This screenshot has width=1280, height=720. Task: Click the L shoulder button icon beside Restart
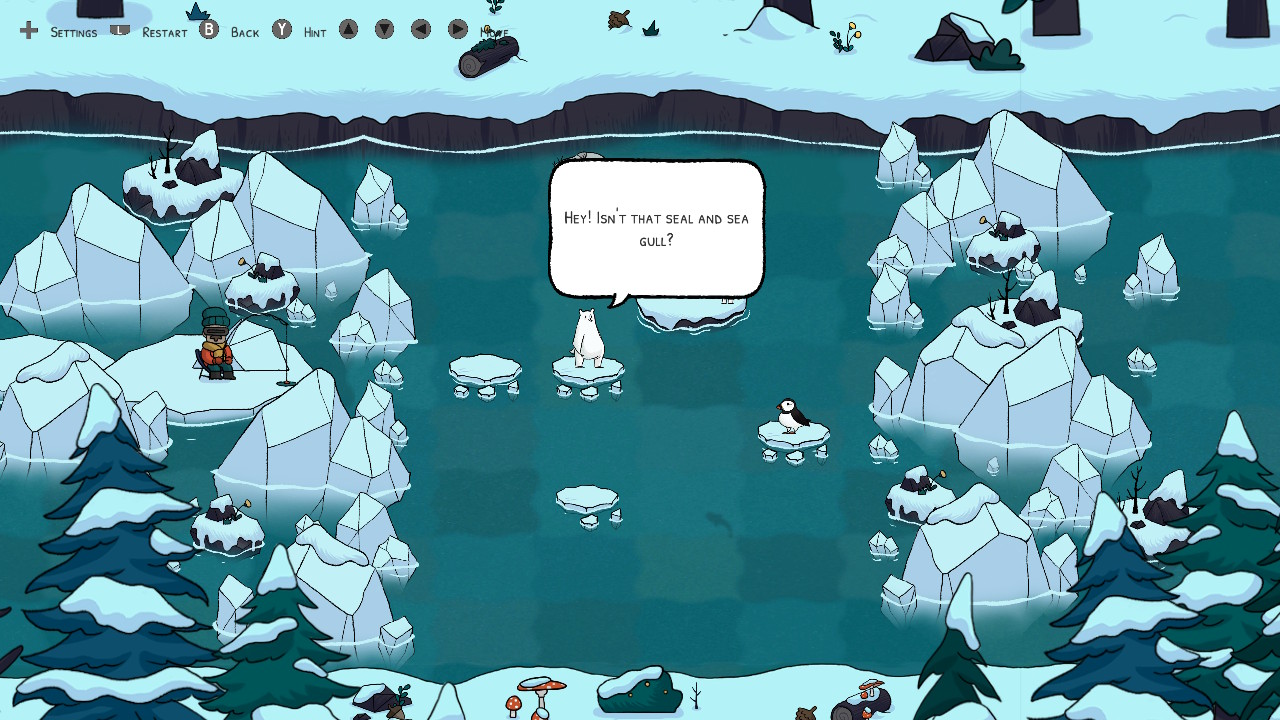(x=120, y=30)
